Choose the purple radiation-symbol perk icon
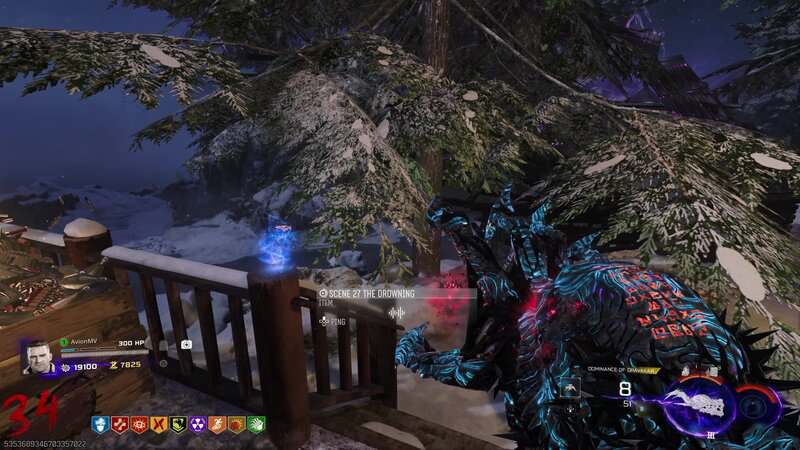The width and height of the screenshot is (800, 450). 197,424
